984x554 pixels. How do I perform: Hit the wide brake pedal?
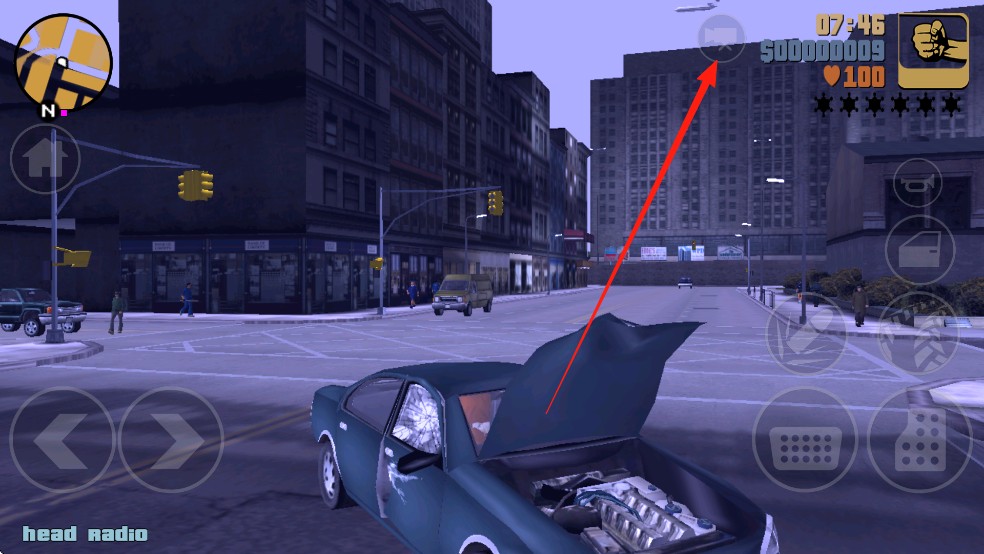(806, 439)
